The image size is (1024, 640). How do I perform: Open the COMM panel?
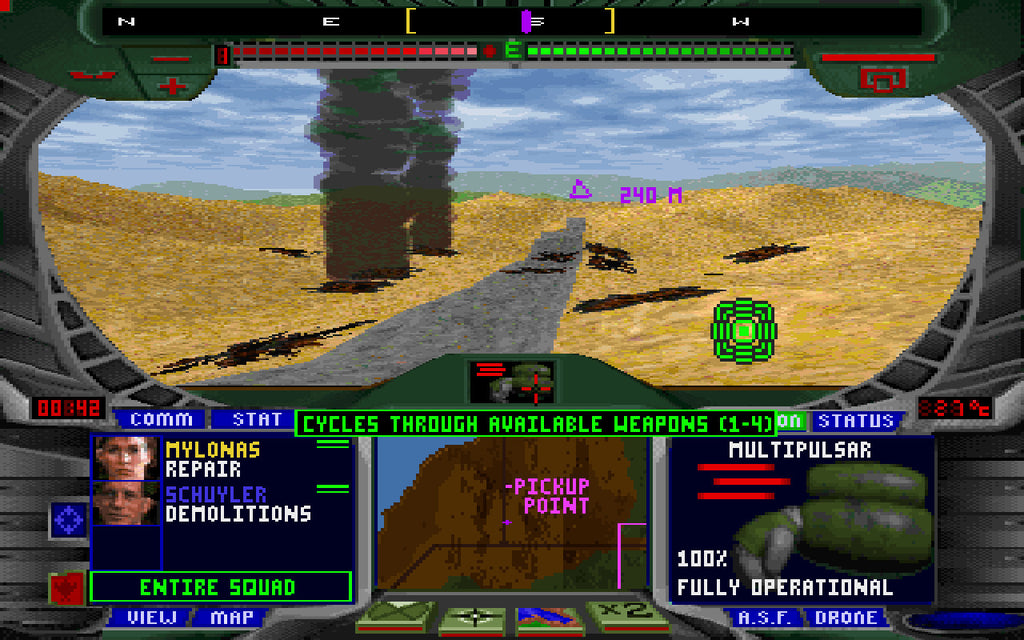pos(160,420)
